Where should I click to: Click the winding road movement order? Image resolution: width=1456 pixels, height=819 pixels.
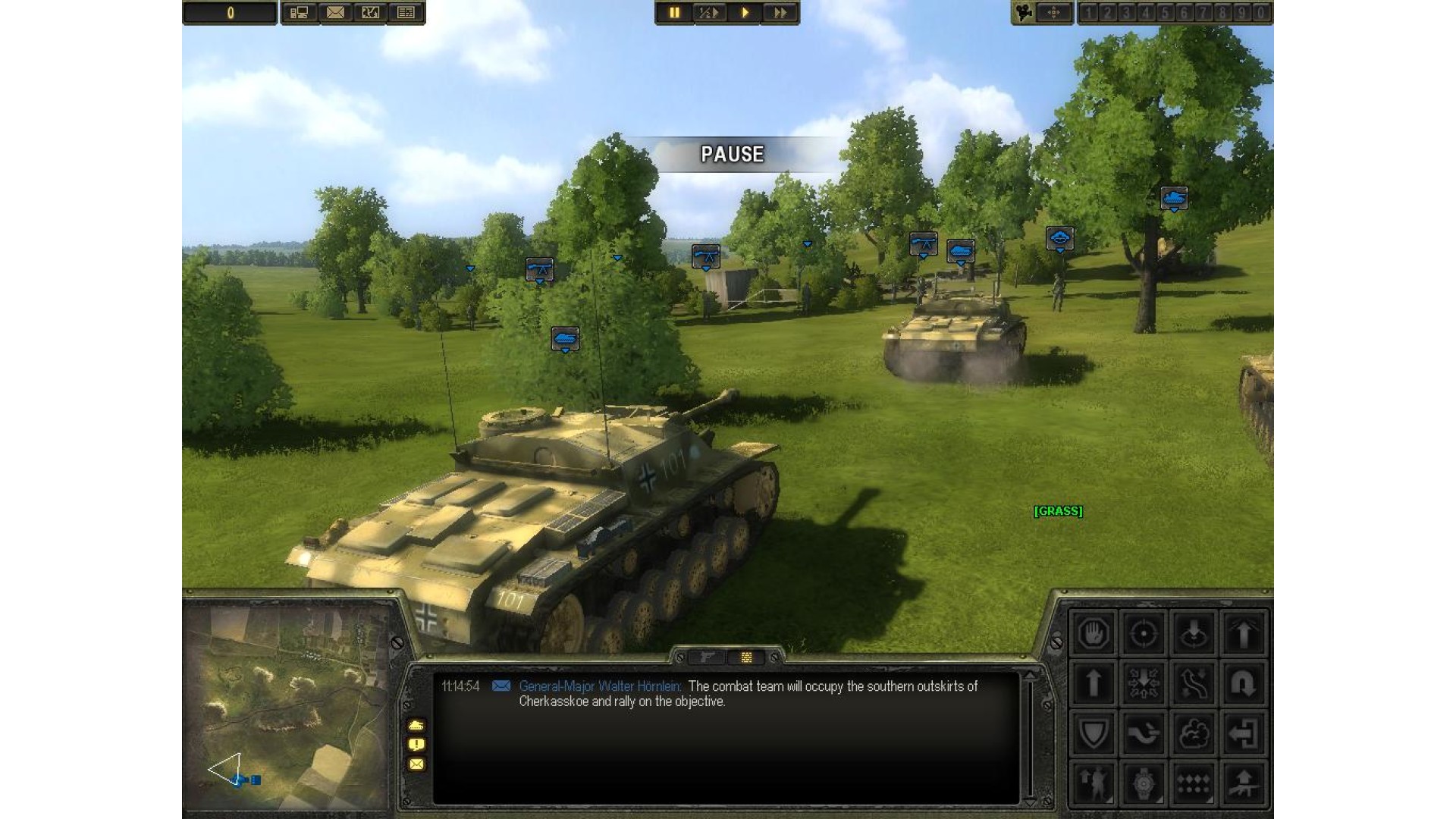click(1193, 683)
